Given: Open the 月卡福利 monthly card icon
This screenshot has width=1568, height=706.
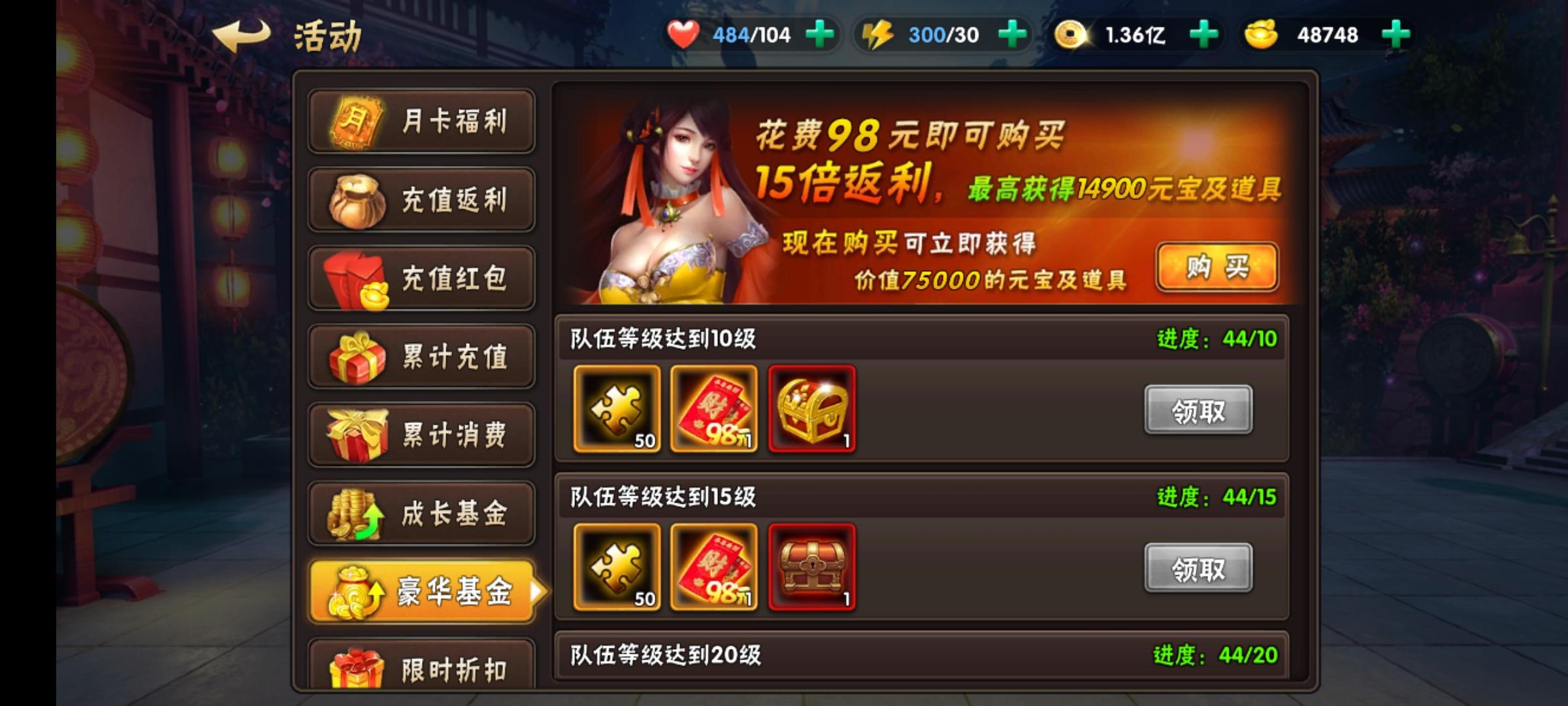Looking at the screenshot, I should [x=356, y=122].
